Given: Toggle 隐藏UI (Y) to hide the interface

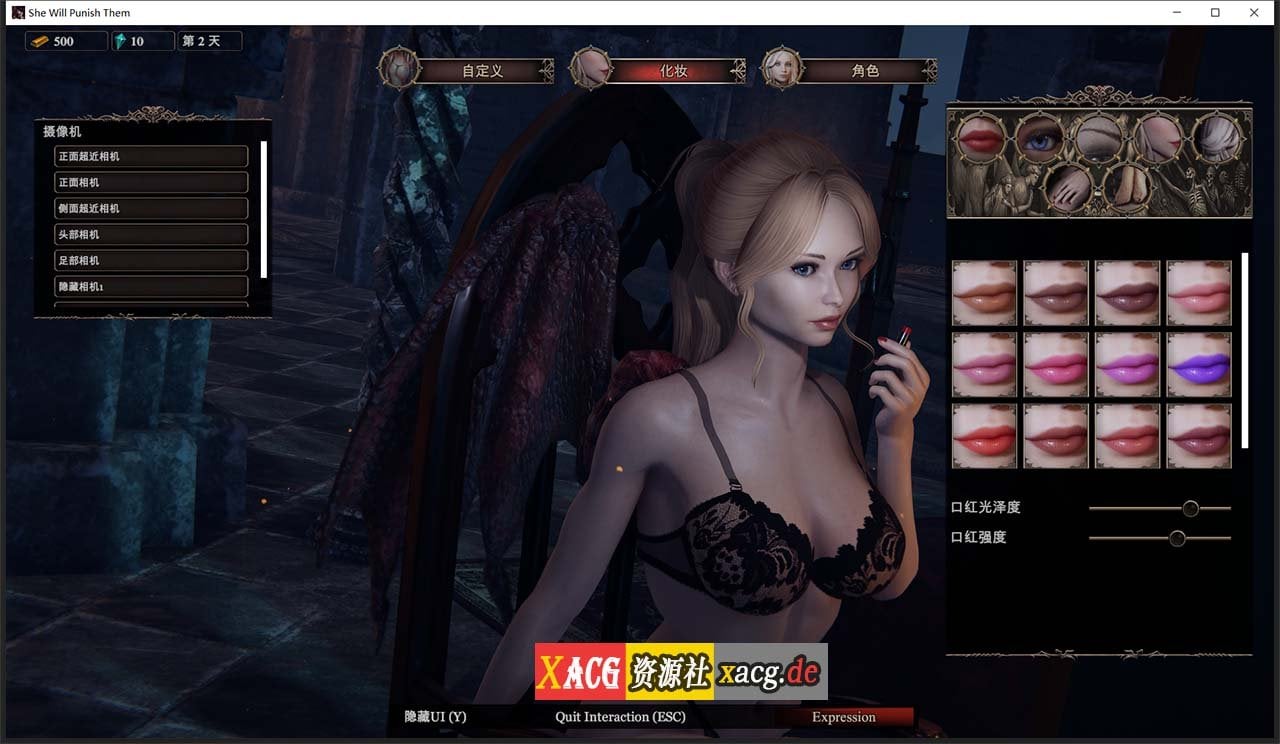Looking at the screenshot, I should tap(435, 717).
